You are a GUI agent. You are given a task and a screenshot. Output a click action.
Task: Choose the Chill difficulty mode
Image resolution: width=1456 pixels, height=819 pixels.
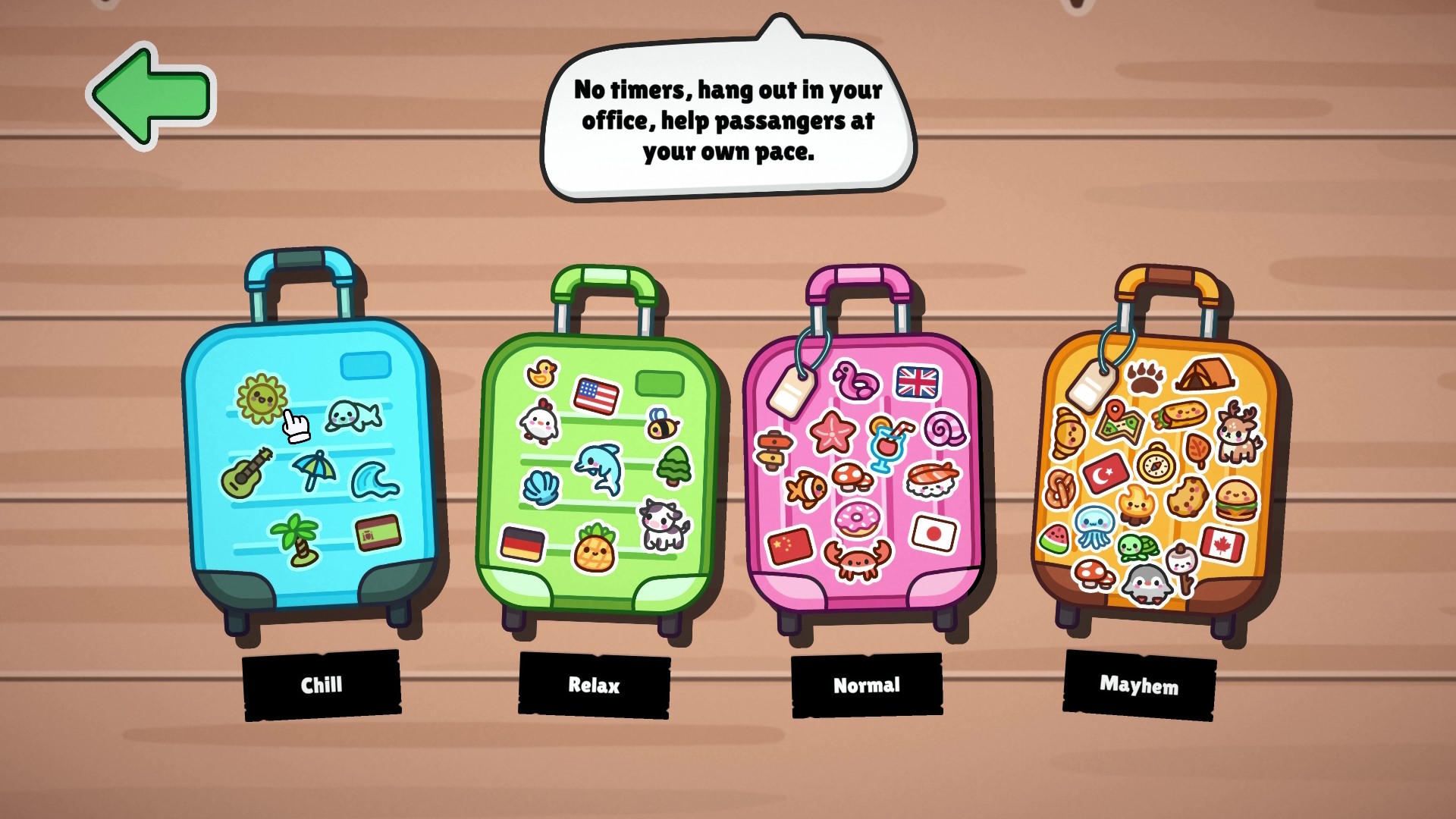[x=323, y=685]
